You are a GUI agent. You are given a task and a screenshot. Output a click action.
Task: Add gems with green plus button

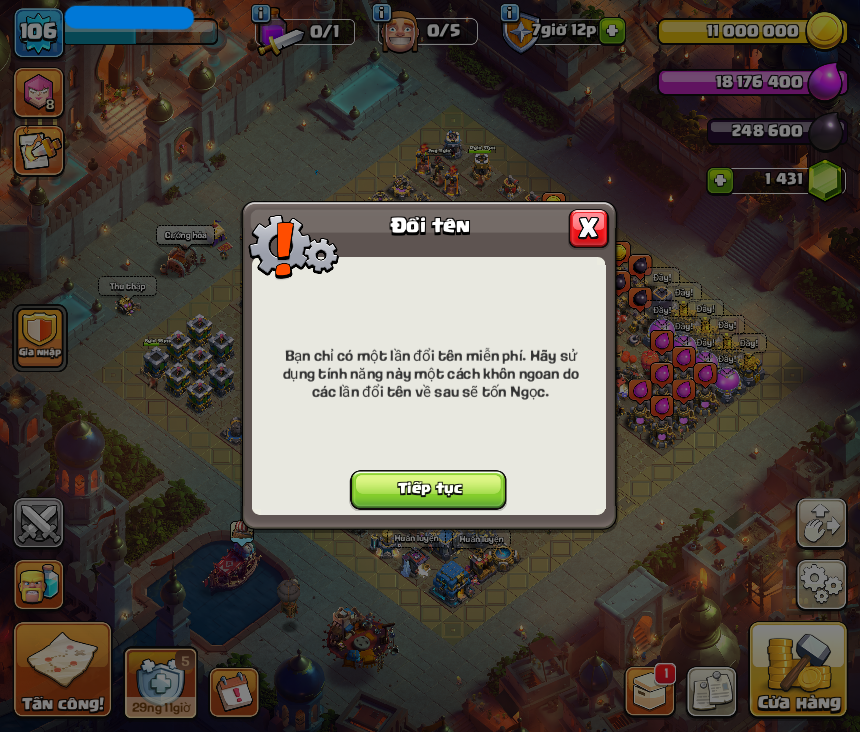tap(720, 180)
